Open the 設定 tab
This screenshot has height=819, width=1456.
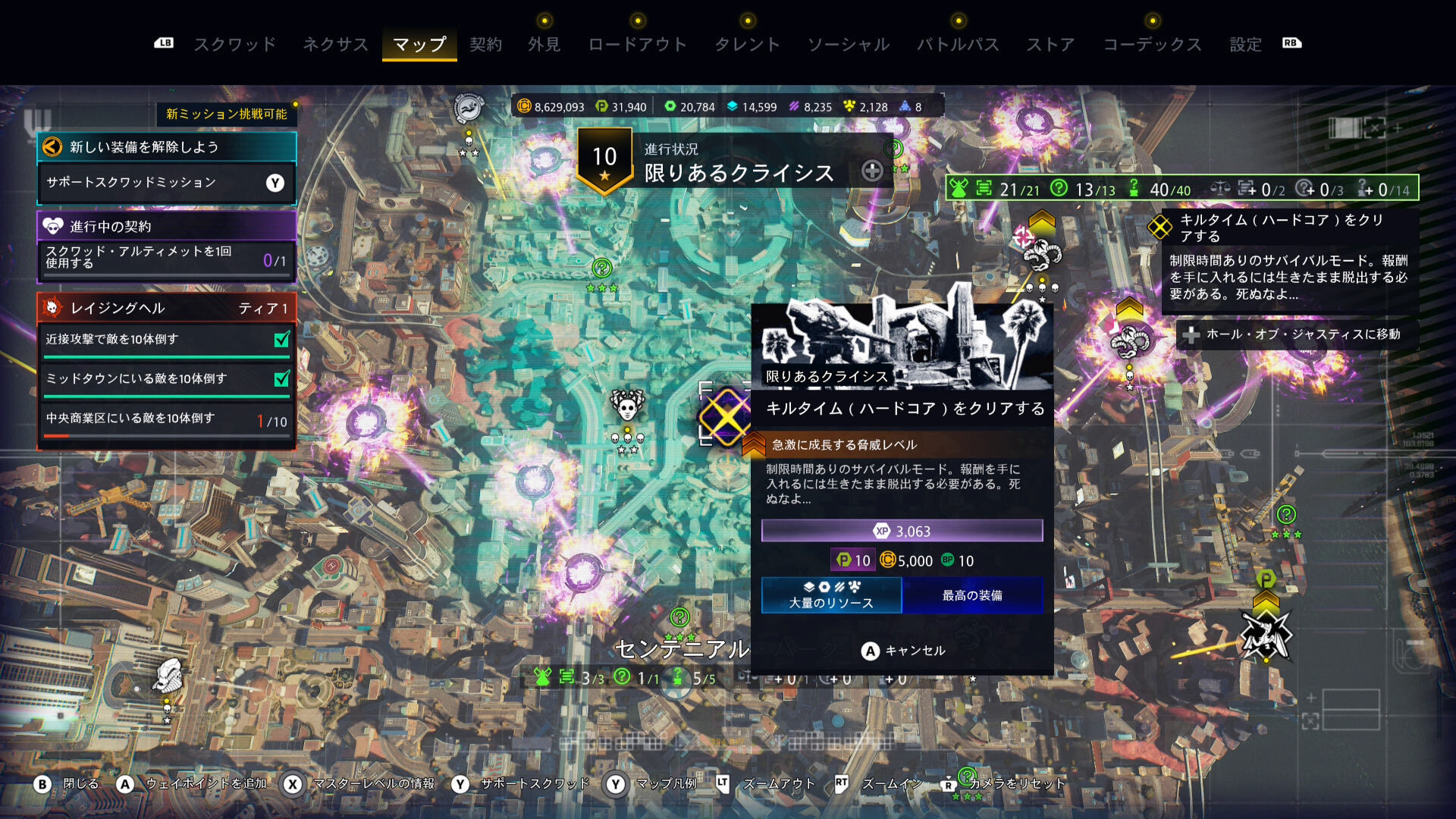tap(1246, 45)
